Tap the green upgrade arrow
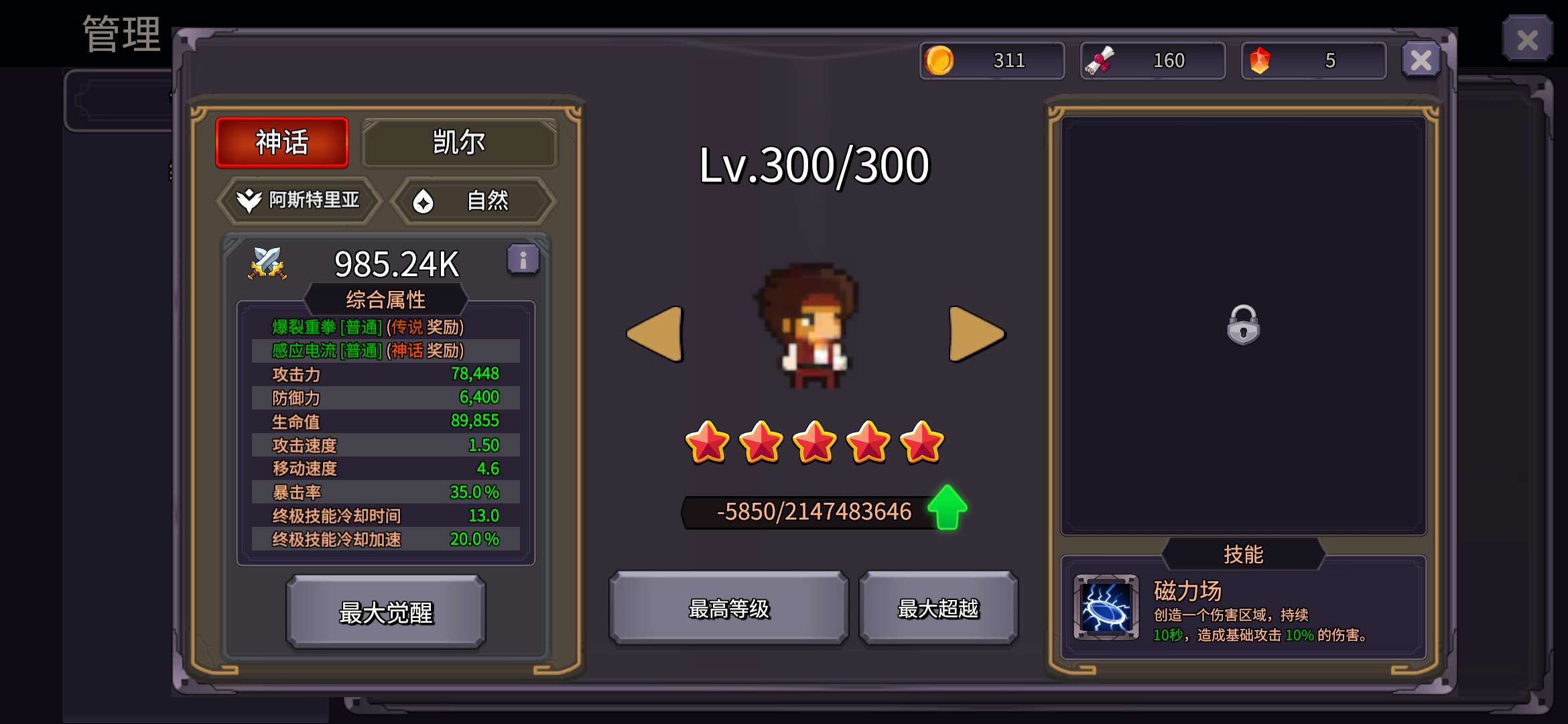The height and width of the screenshot is (724, 1568). (948, 507)
